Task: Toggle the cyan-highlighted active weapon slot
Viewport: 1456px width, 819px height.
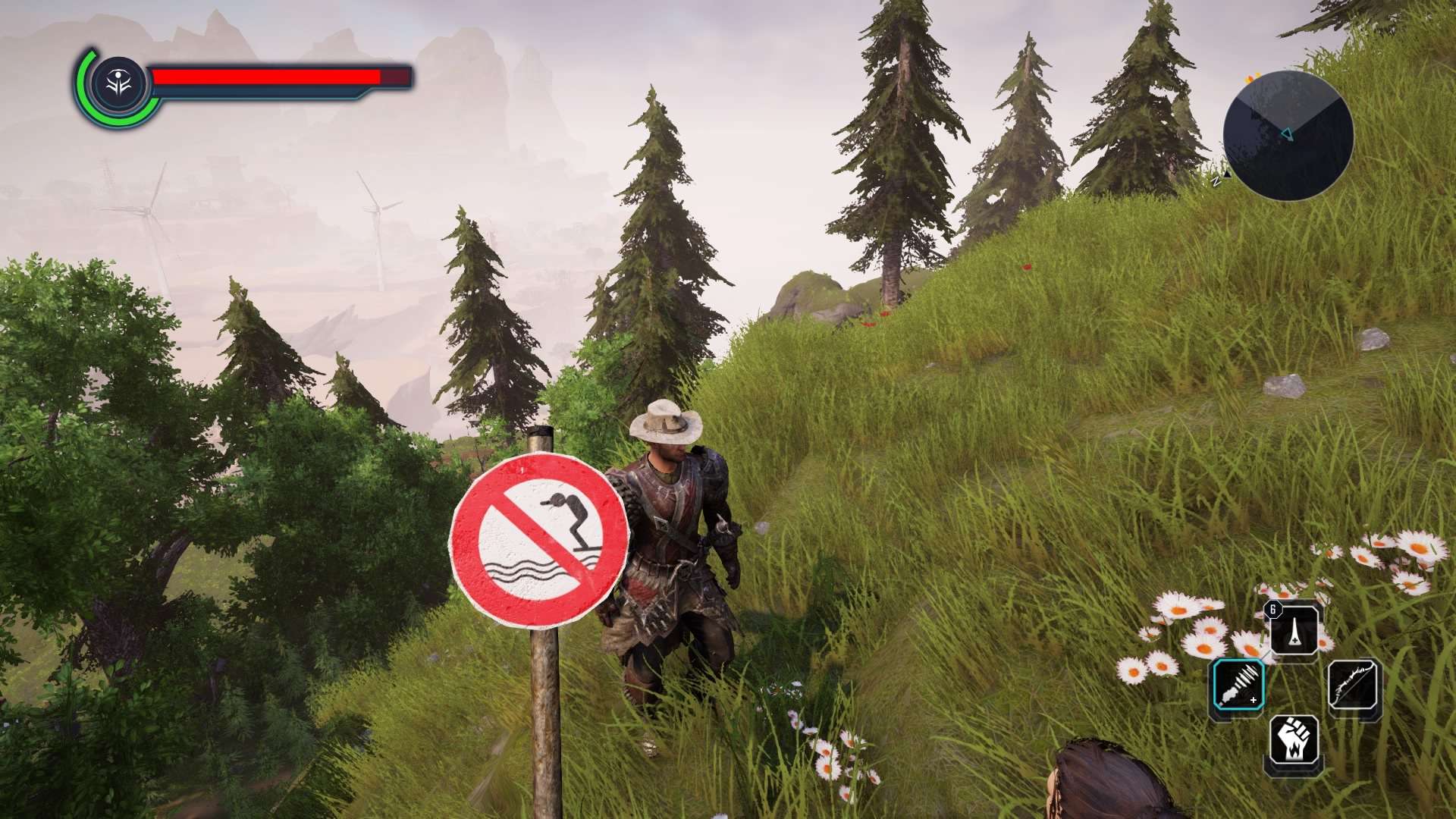Action: [1241, 684]
